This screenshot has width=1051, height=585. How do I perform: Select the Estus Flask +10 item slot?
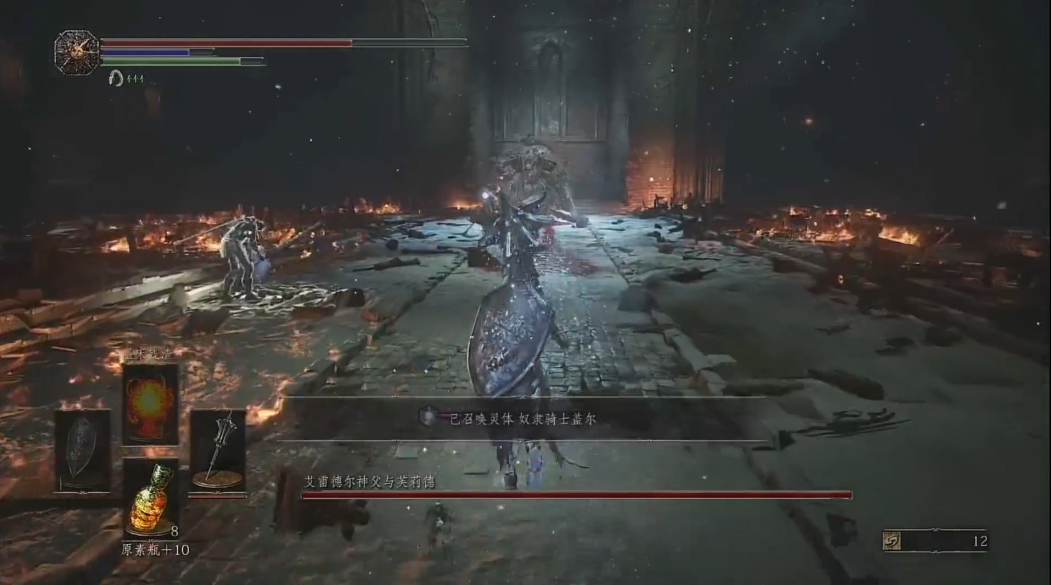click(x=151, y=496)
